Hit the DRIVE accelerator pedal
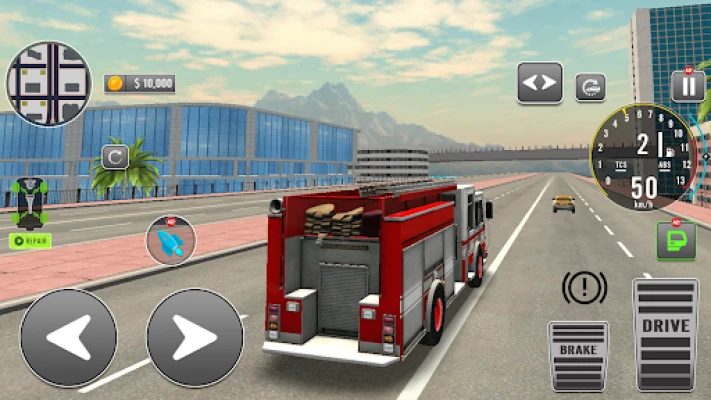 point(666,333)
